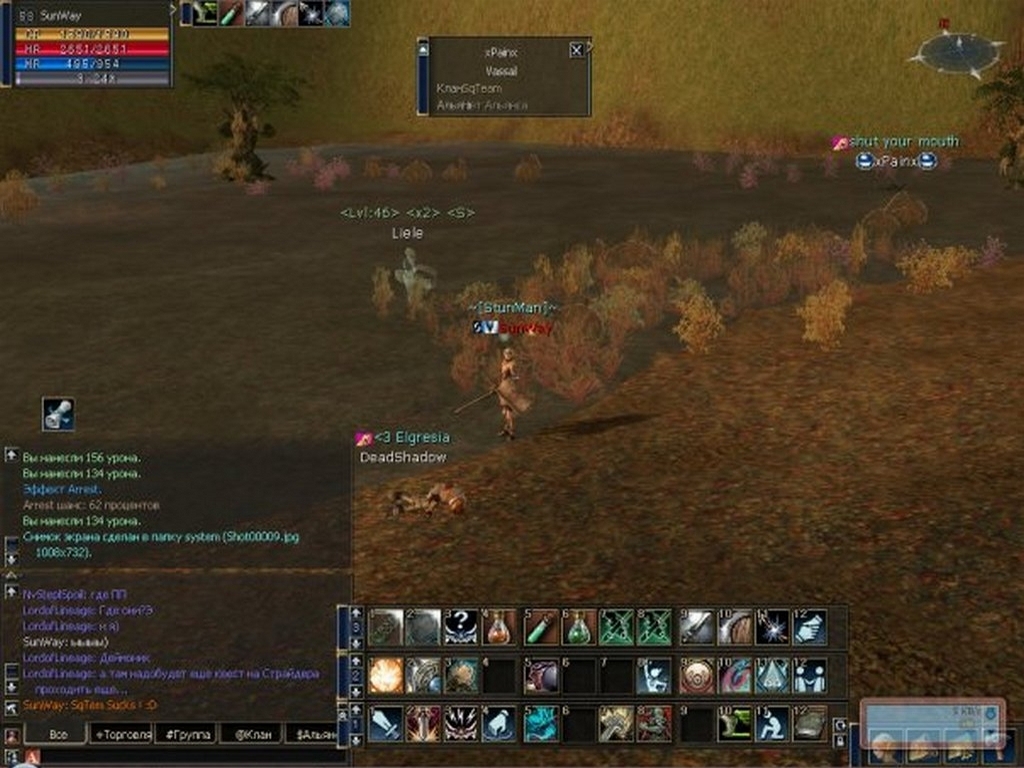1024x768 pixels.
Task: Use the sparkling star skill icon
Action: (771, 627)
